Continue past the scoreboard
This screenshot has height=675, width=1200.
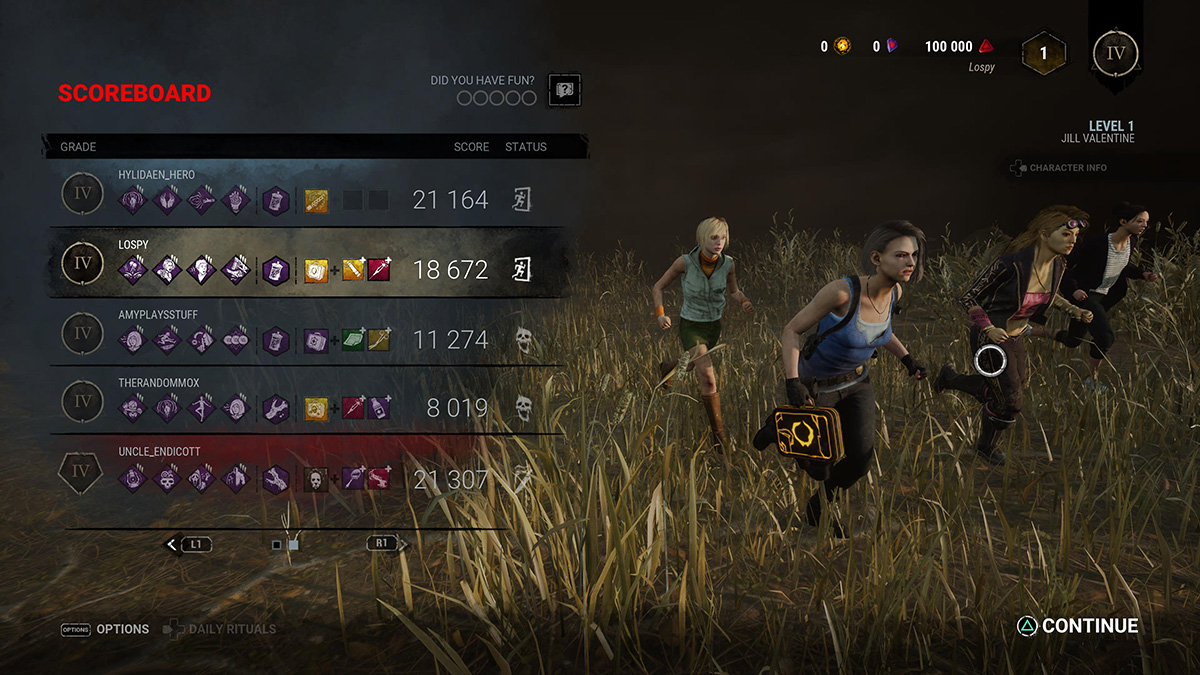click(1077, 626)
